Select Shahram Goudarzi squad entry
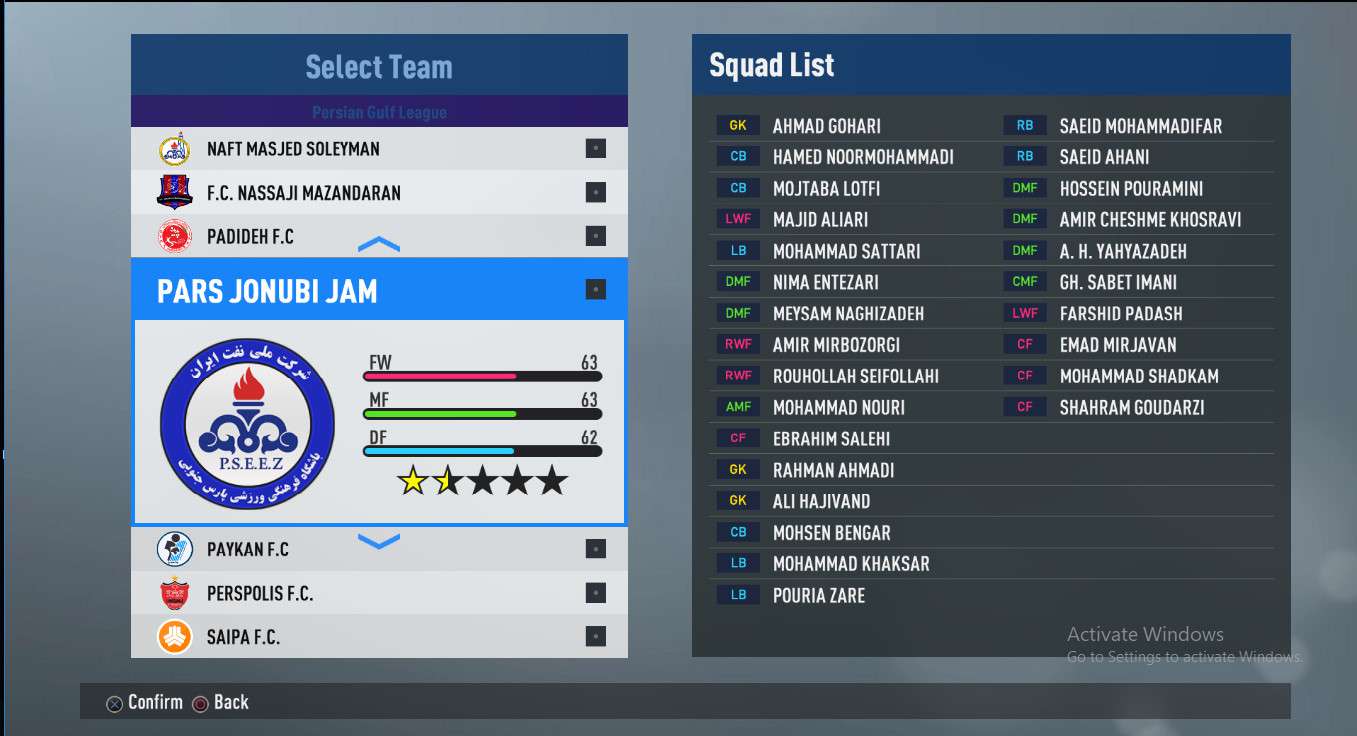Image resolution: width=1357 pixels, height=736 pixels. [x=1131, y=407]
